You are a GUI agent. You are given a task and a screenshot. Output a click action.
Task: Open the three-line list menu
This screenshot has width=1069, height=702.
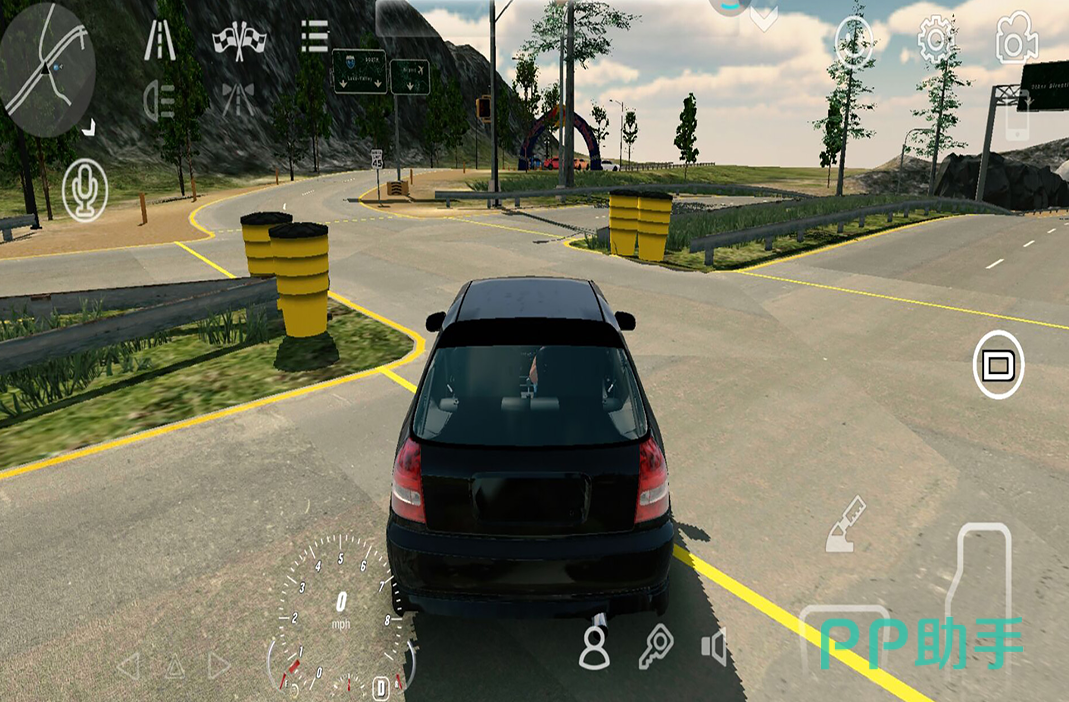314,37
